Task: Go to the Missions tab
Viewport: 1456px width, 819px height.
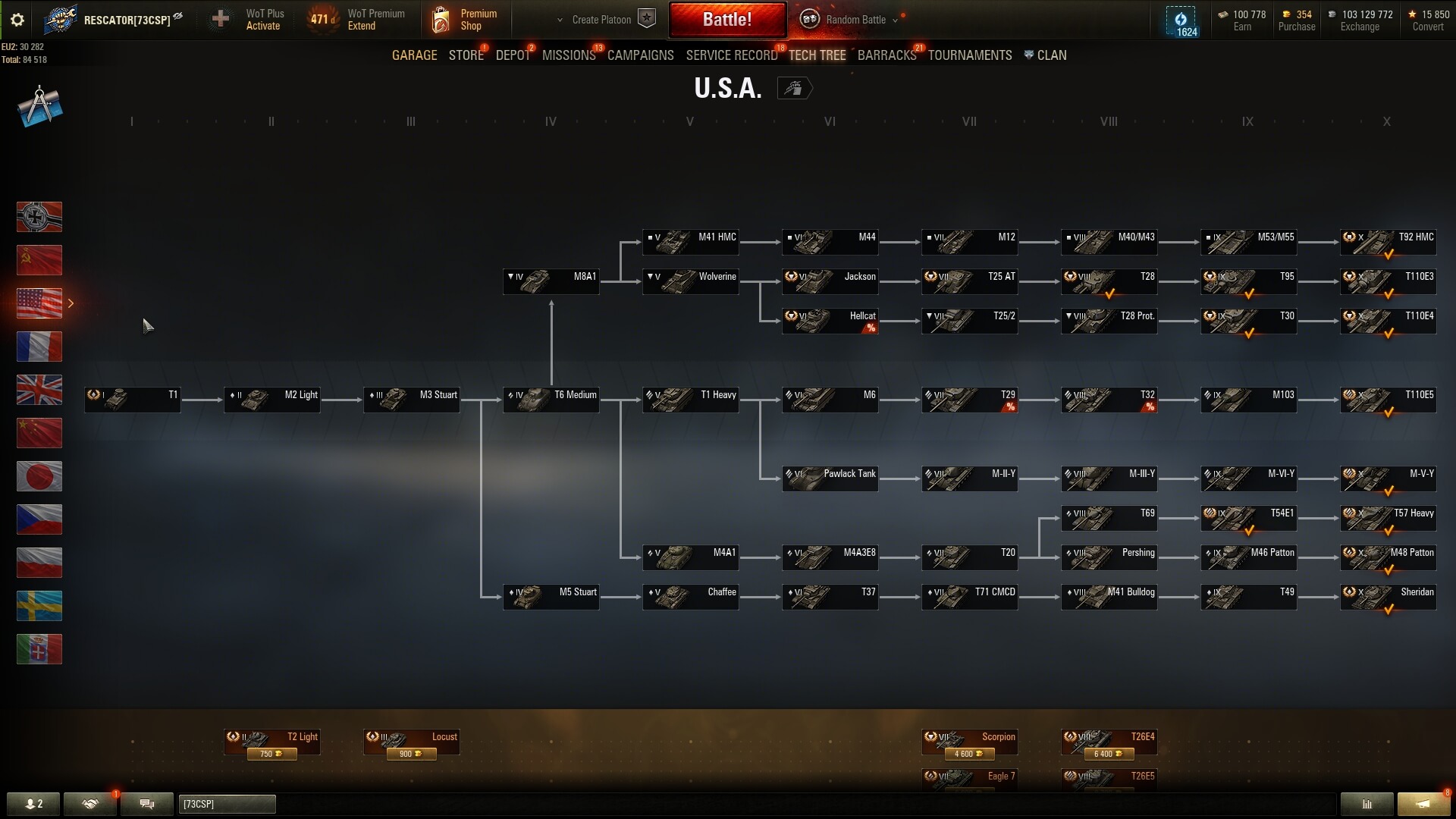Action: pos(569,55)
